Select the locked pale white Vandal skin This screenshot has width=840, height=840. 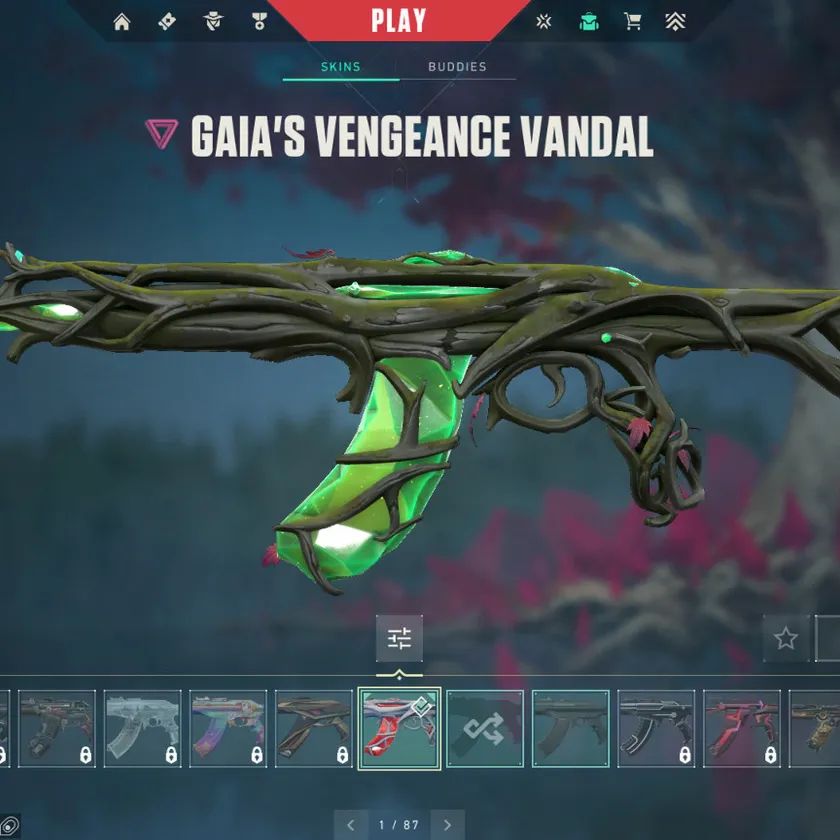(x=143, y=728)
